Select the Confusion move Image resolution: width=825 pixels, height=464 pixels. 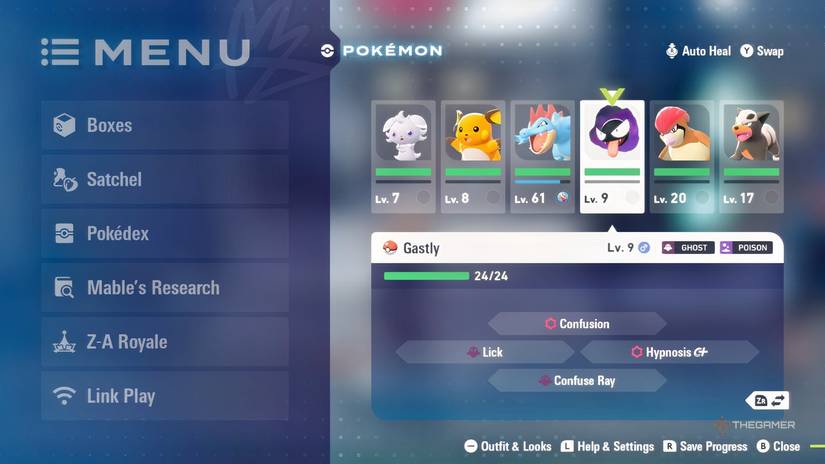(577, 324)
